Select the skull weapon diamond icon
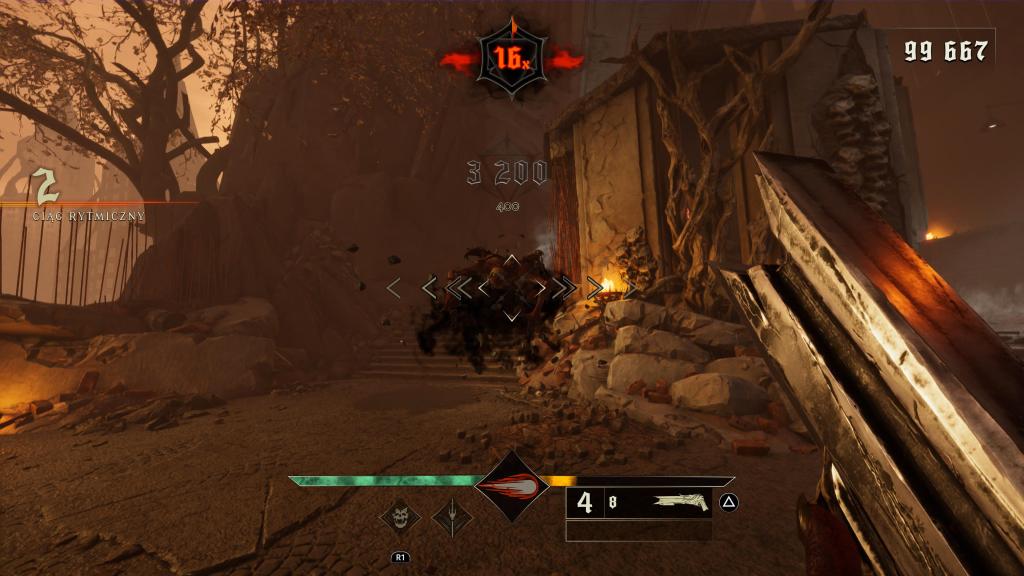This screenshot has width=1024, height=576. tap(400, 518)
